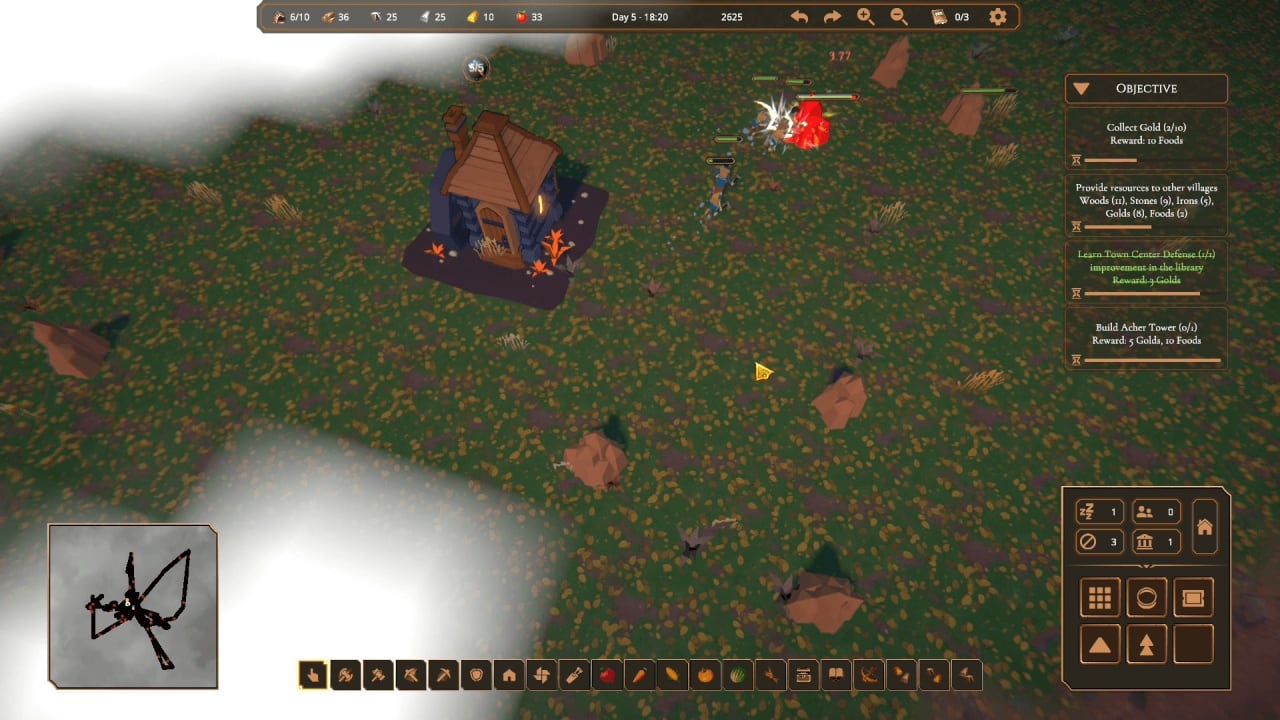This screenshot has width=1280, height=720.
Task: Select the hand pointer tool
Action: (x=312, y=676)
